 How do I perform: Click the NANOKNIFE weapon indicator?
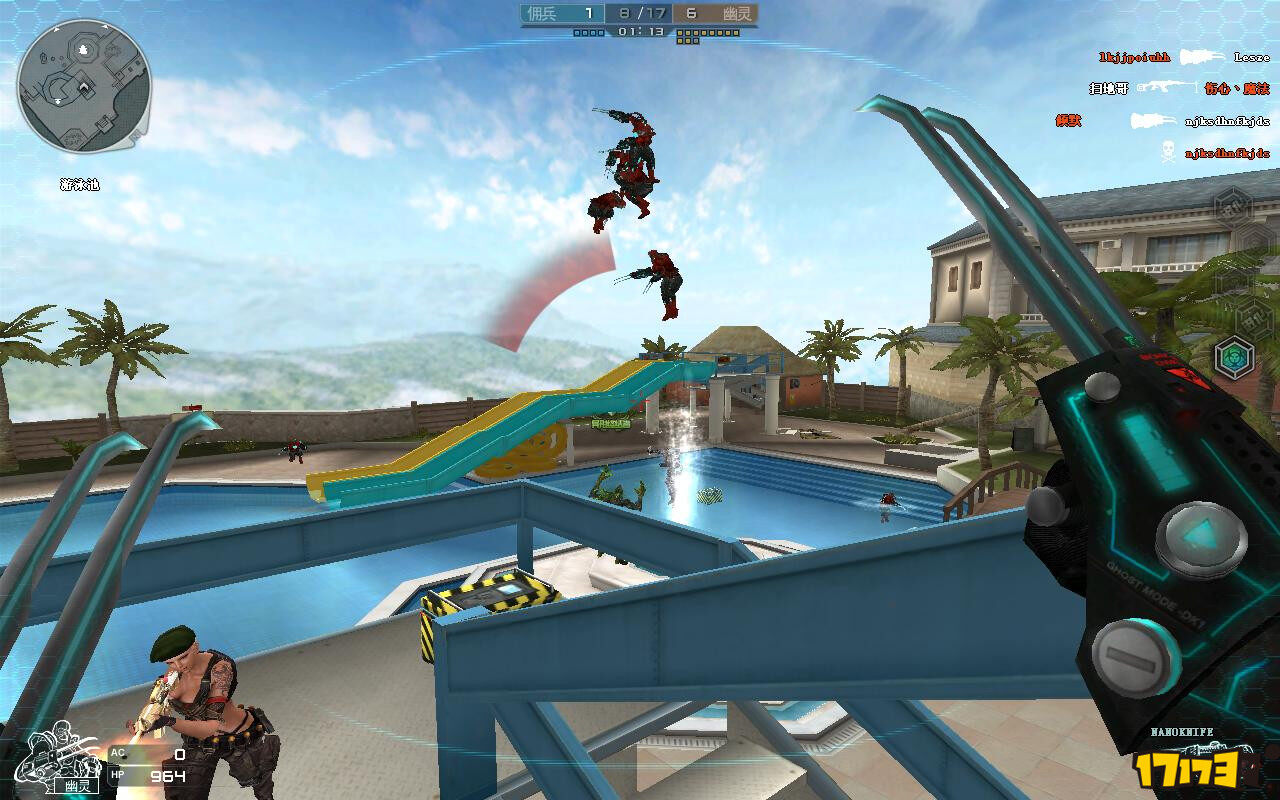point(1183,733)
